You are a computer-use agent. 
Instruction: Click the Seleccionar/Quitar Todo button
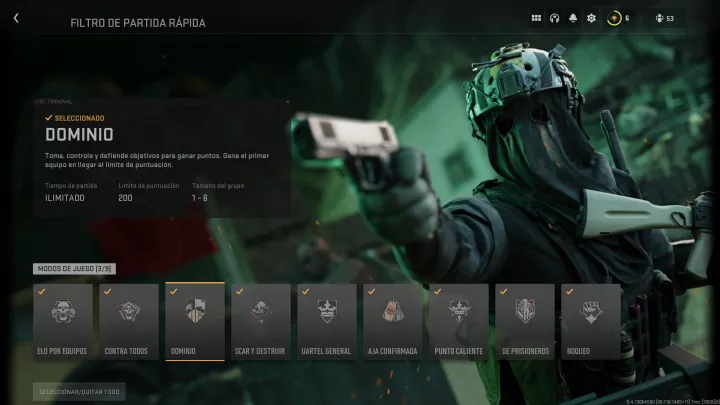[79, 392]
